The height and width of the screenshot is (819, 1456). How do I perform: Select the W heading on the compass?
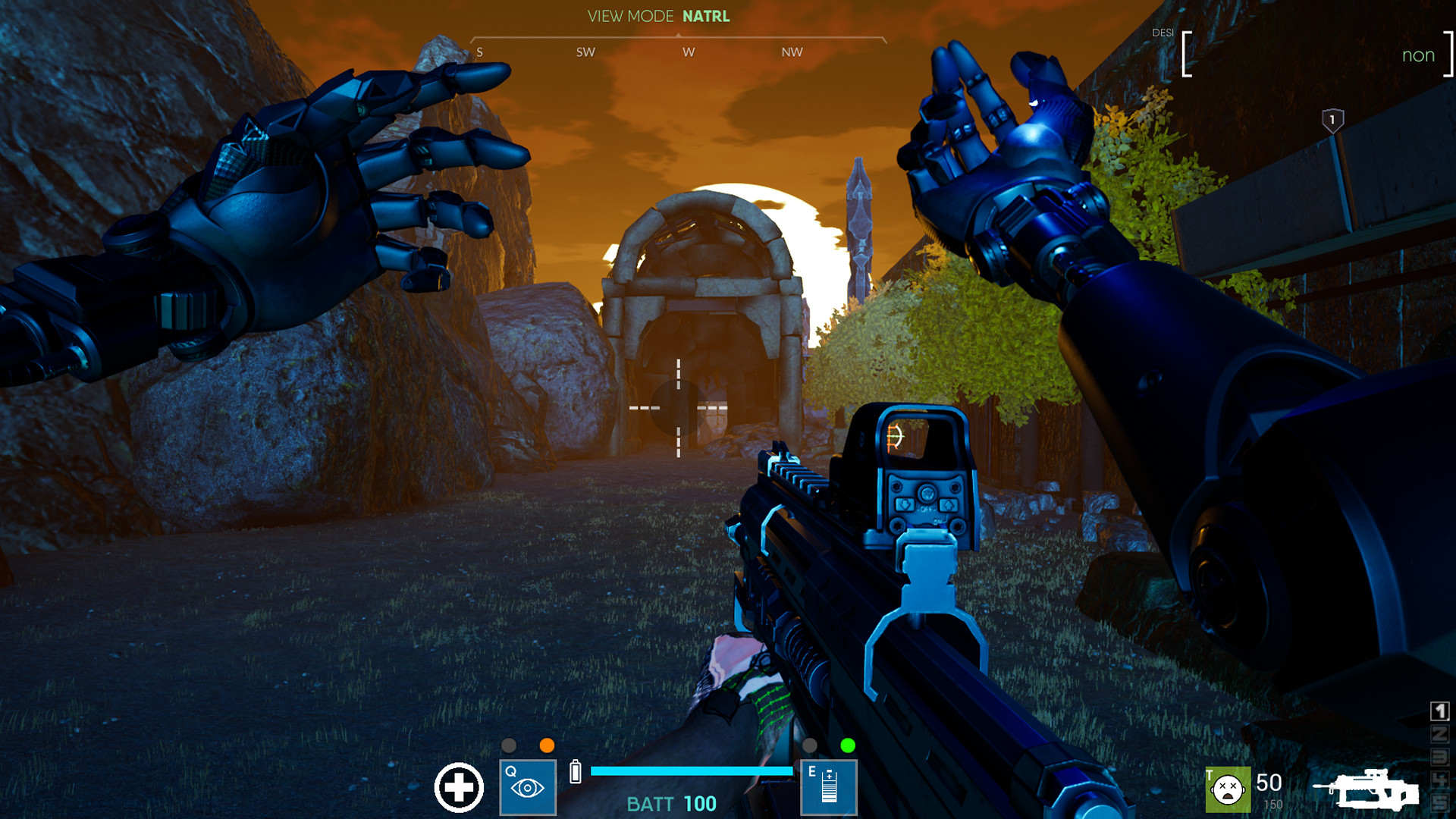pos(689,52)
